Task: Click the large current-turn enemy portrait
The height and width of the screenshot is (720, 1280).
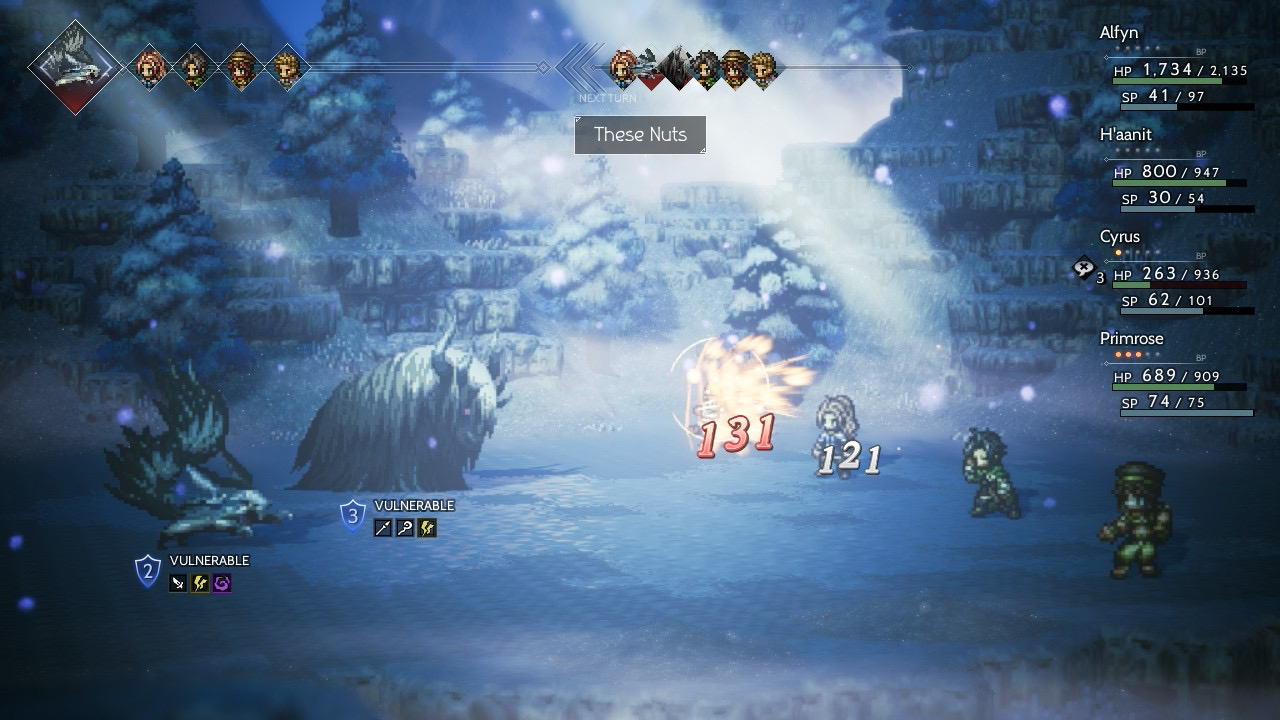Action: [75, 67]
